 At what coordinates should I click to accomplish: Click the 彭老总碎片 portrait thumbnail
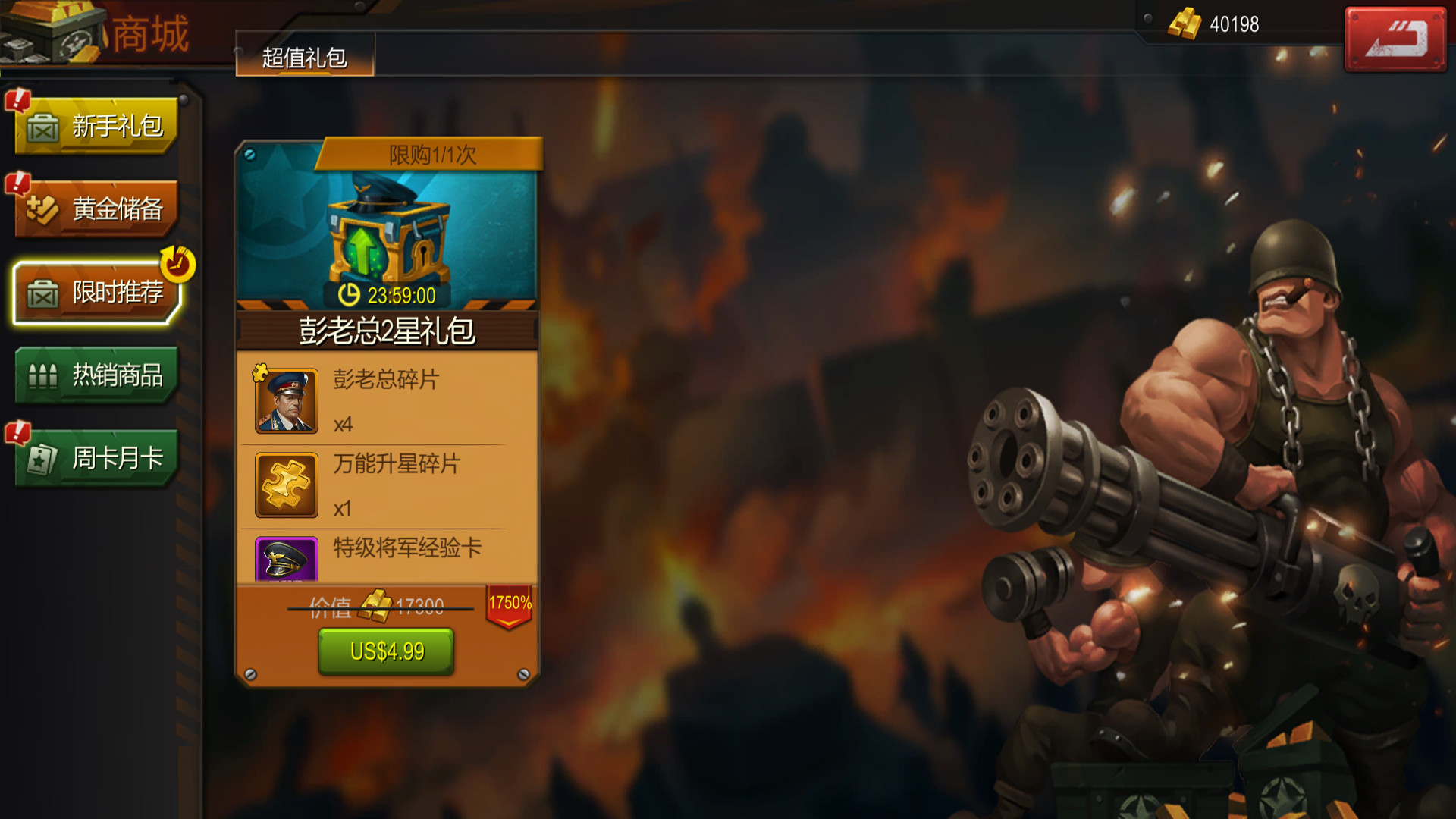coord(285,400)
